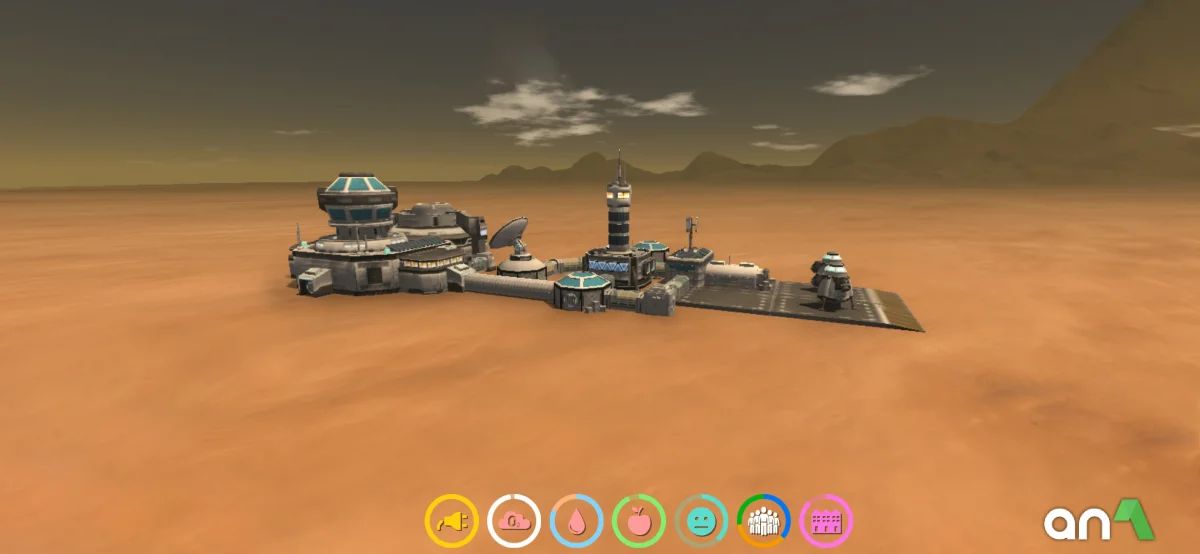Show the food apple status icon

(x=638, y=521)
